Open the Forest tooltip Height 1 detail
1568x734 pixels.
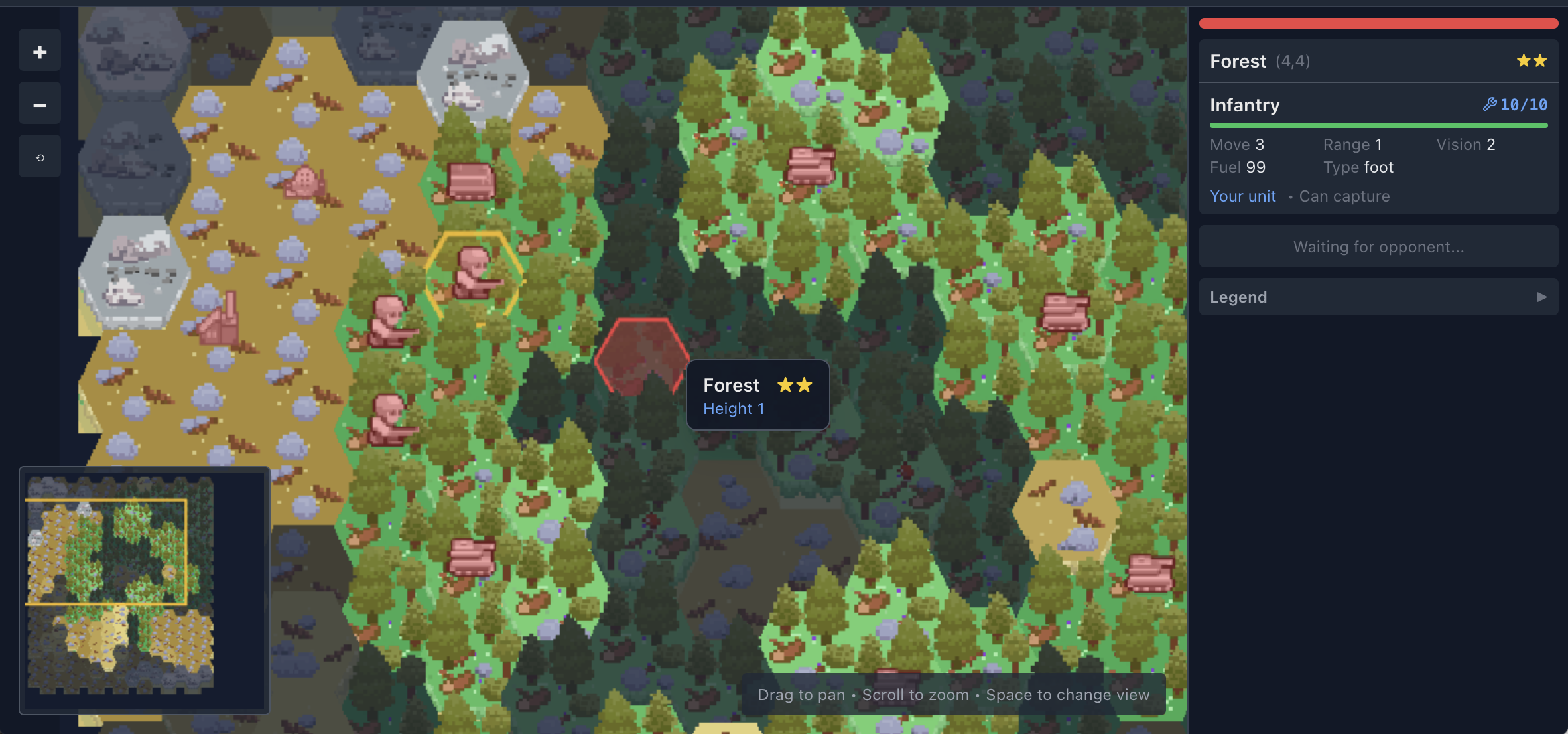click(734, 409)
